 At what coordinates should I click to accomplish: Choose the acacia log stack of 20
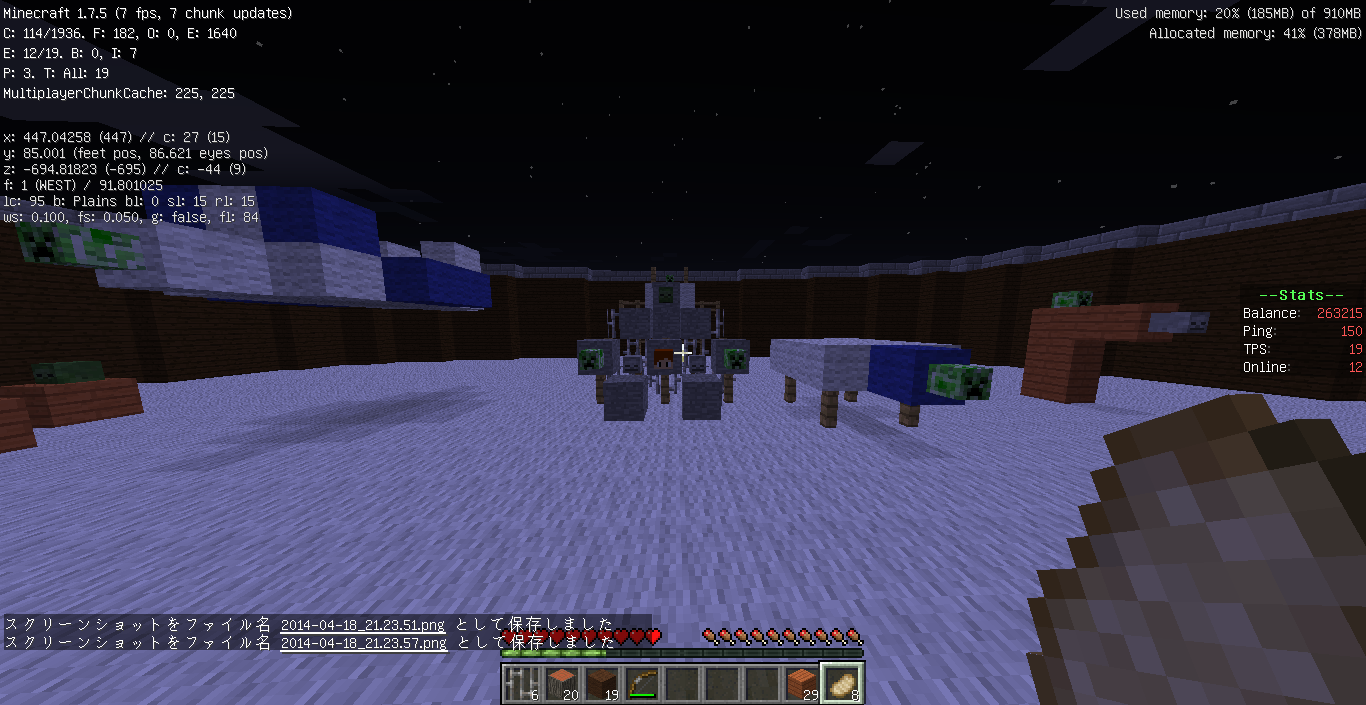(561, 683)
